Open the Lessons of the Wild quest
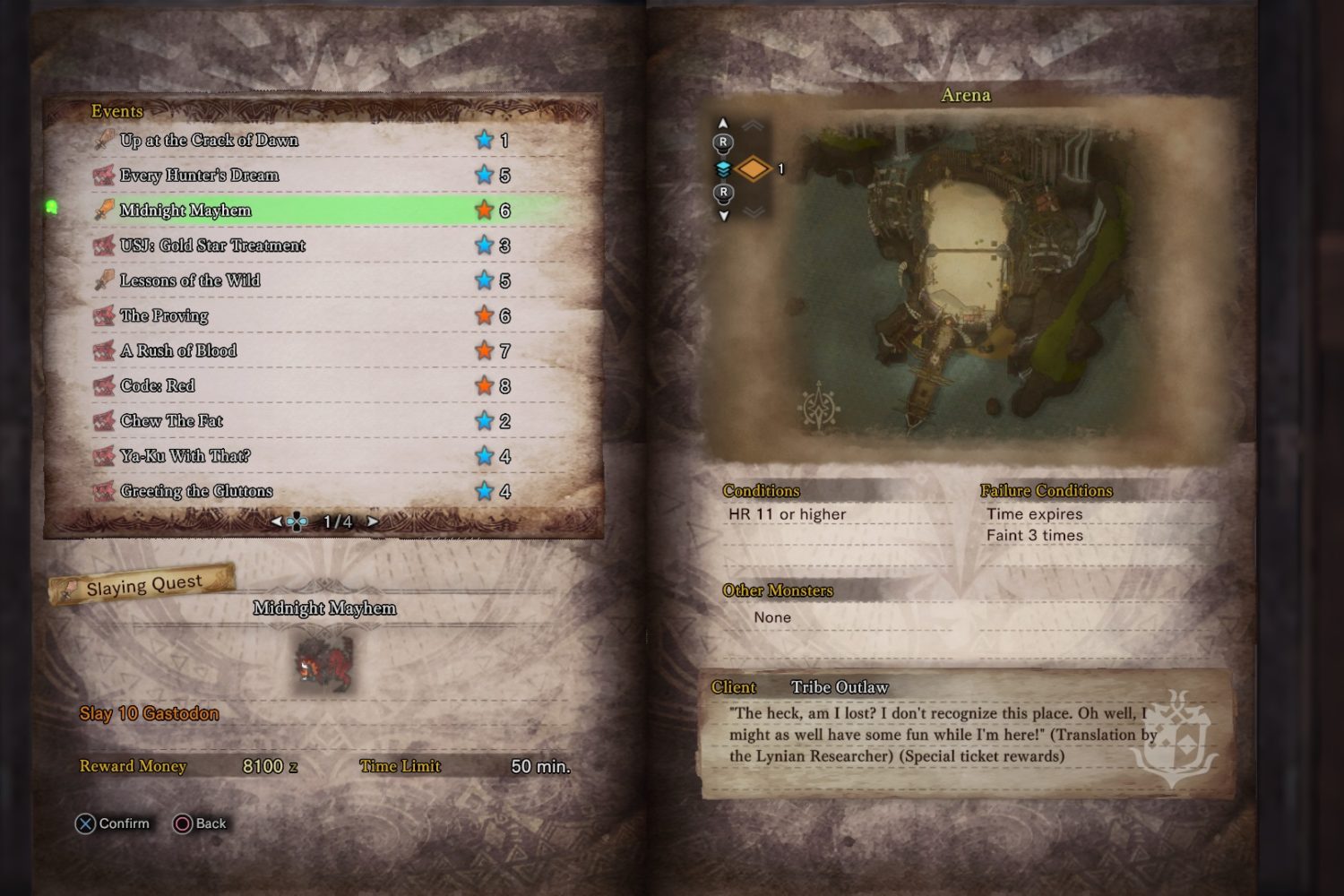Screen dimensions: 1344x896 [190, 280]
